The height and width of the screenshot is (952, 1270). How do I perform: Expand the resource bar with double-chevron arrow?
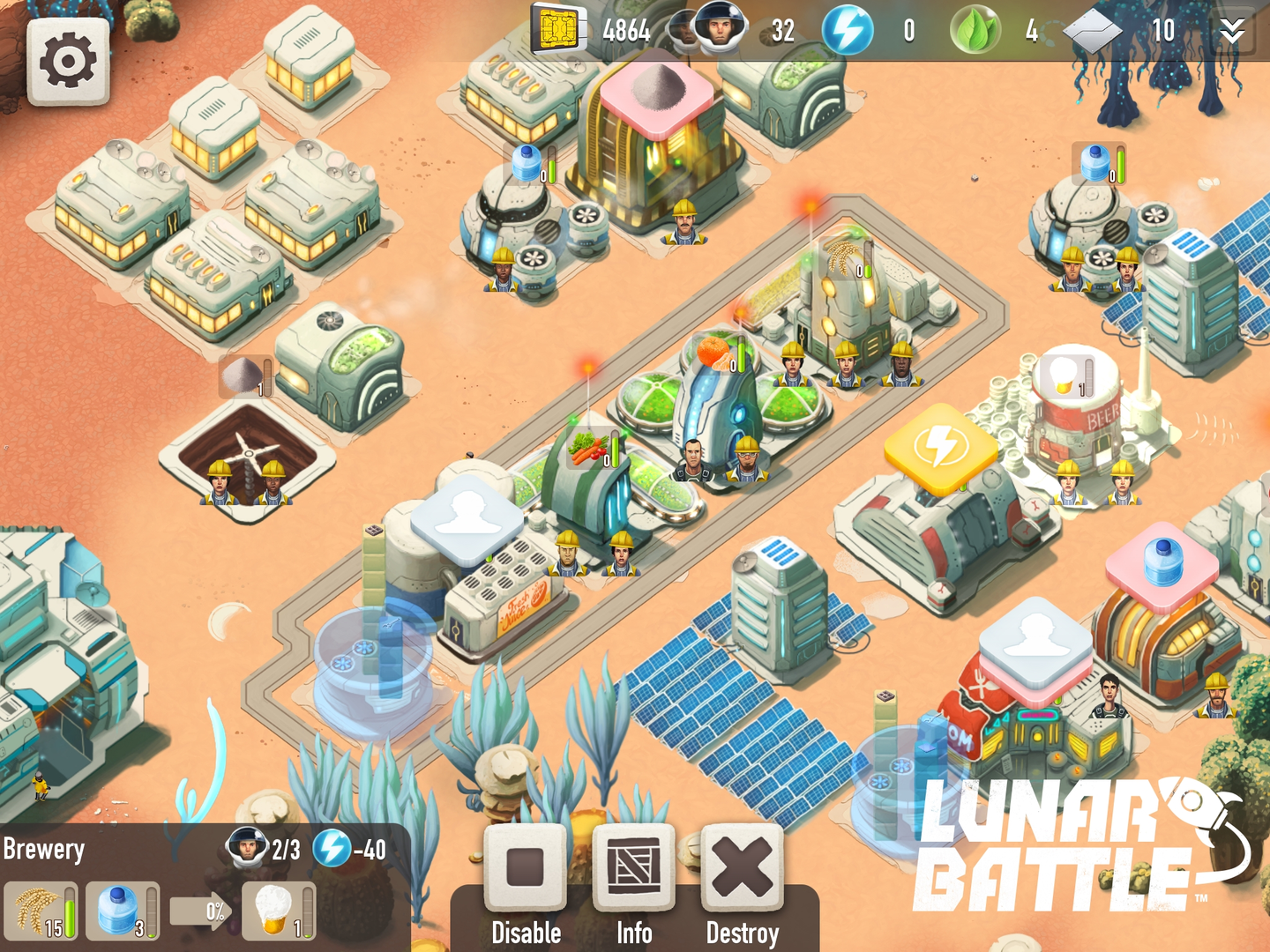pyautogui.click(x=1232, y=31)
